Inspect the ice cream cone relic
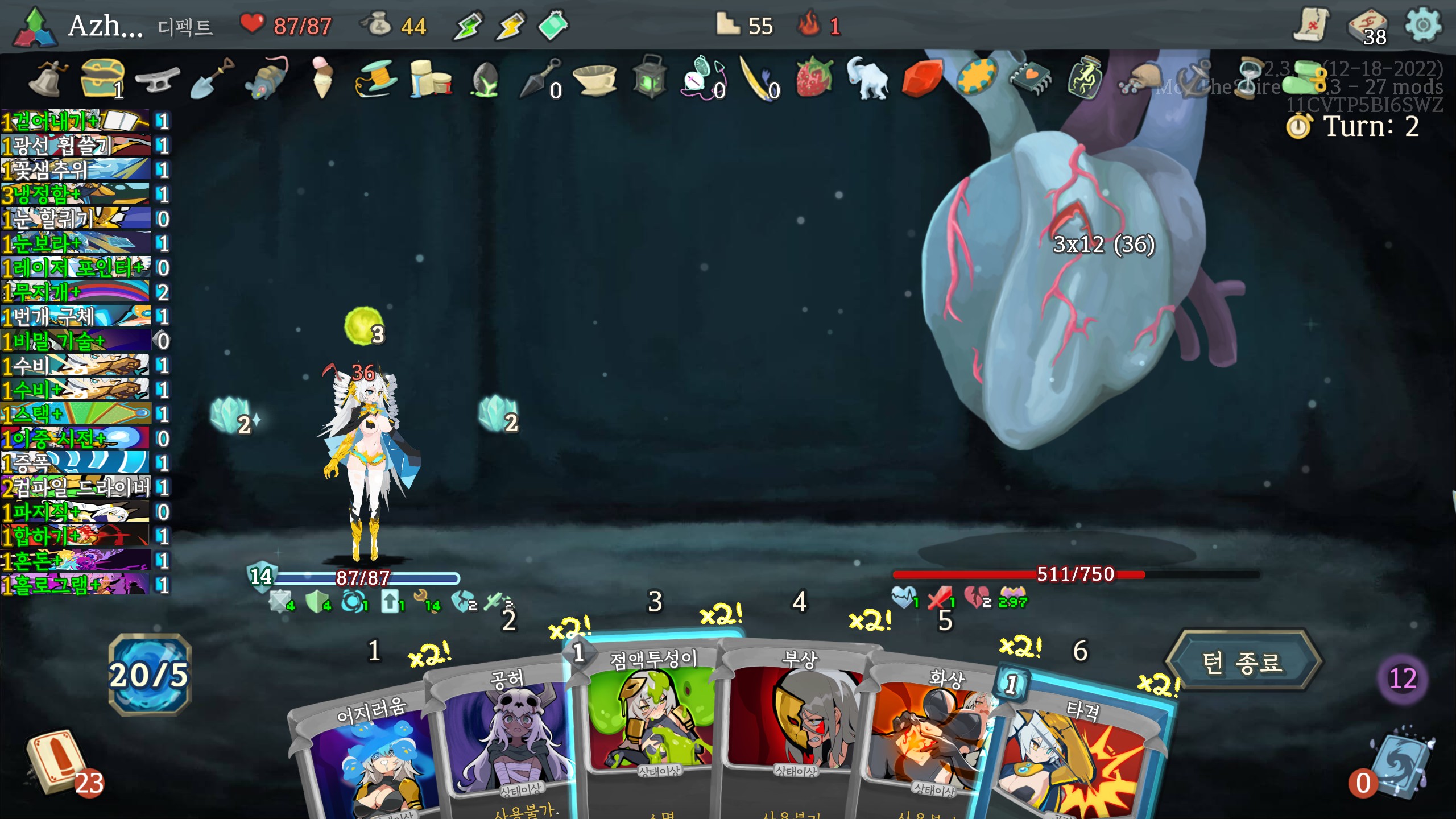Viewport: 1456px width, 819px height. pyautogui.click(x=322, y=77)
